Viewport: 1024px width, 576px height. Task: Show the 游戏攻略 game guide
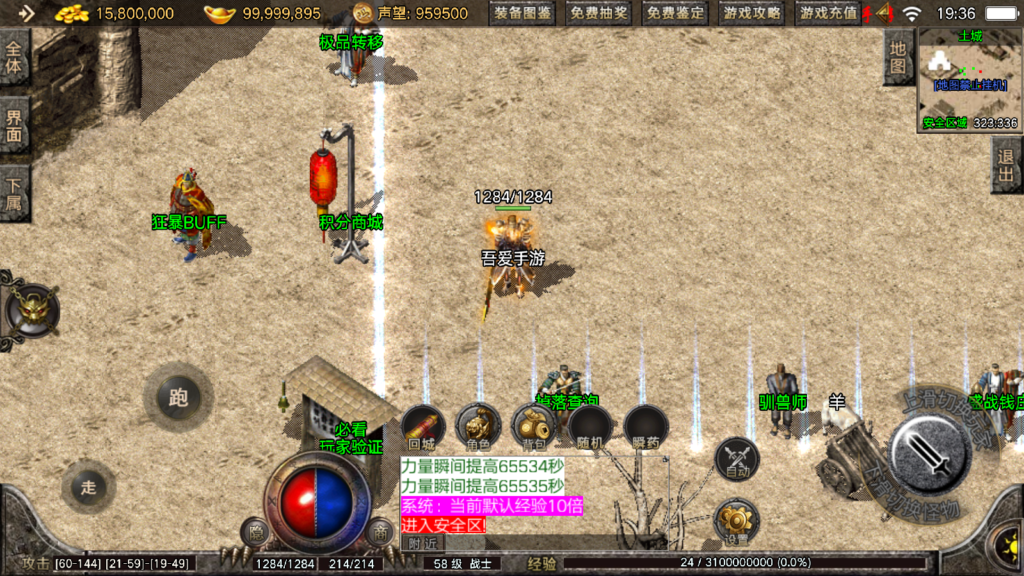click(752, 14)
